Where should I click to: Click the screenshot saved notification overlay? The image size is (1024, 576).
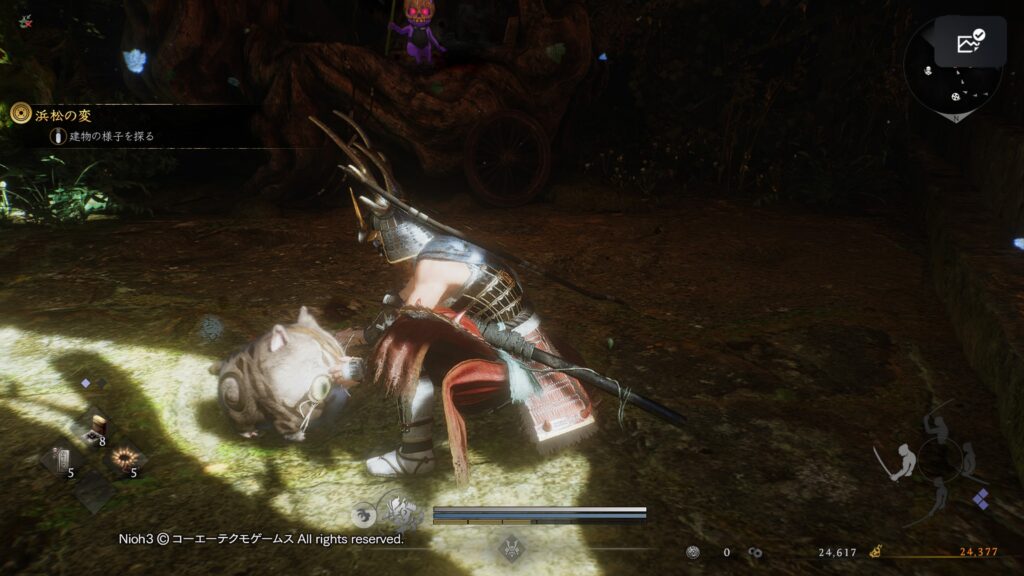970,42
